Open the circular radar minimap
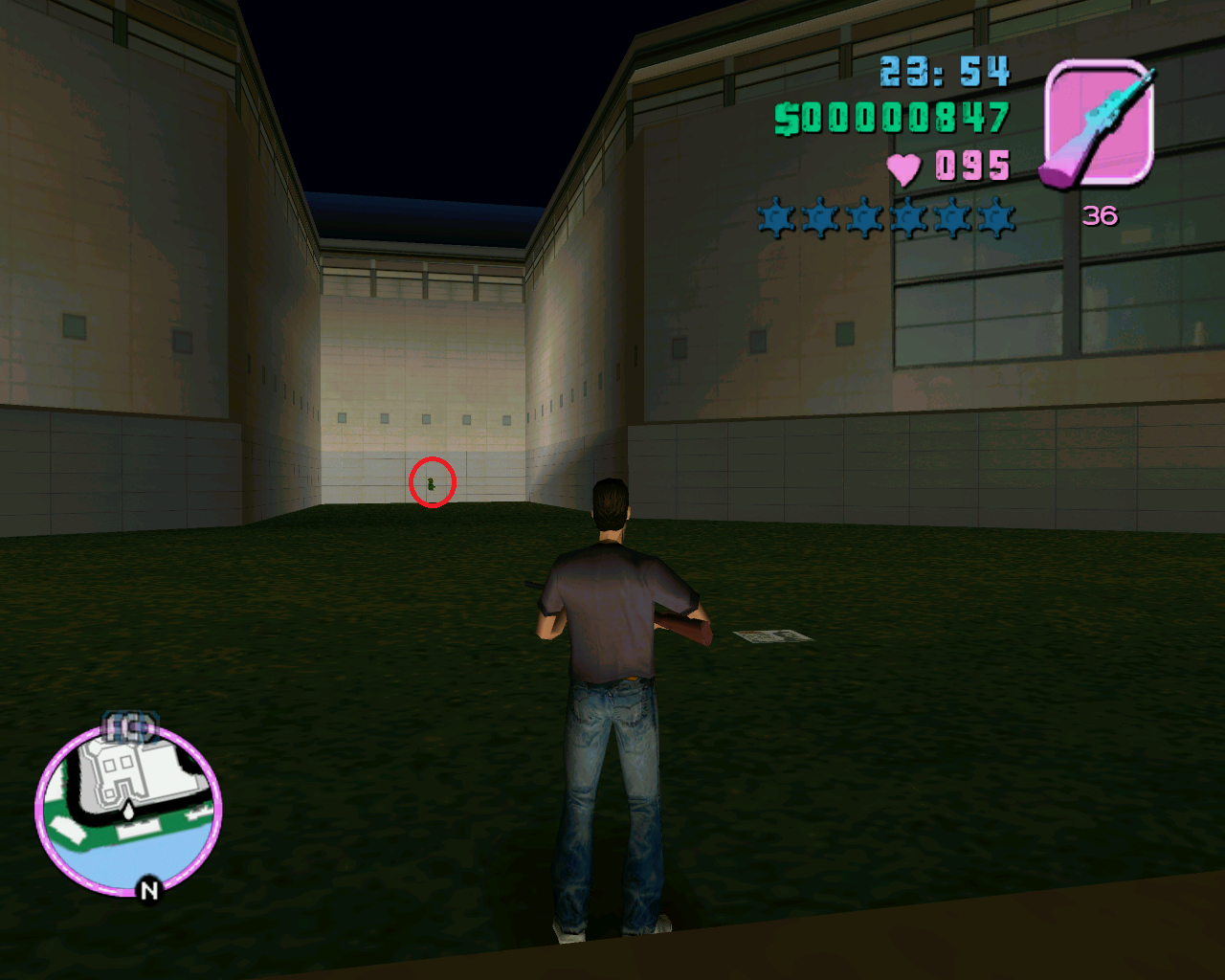Screen dimensions: 1225x980 (128, 810)
